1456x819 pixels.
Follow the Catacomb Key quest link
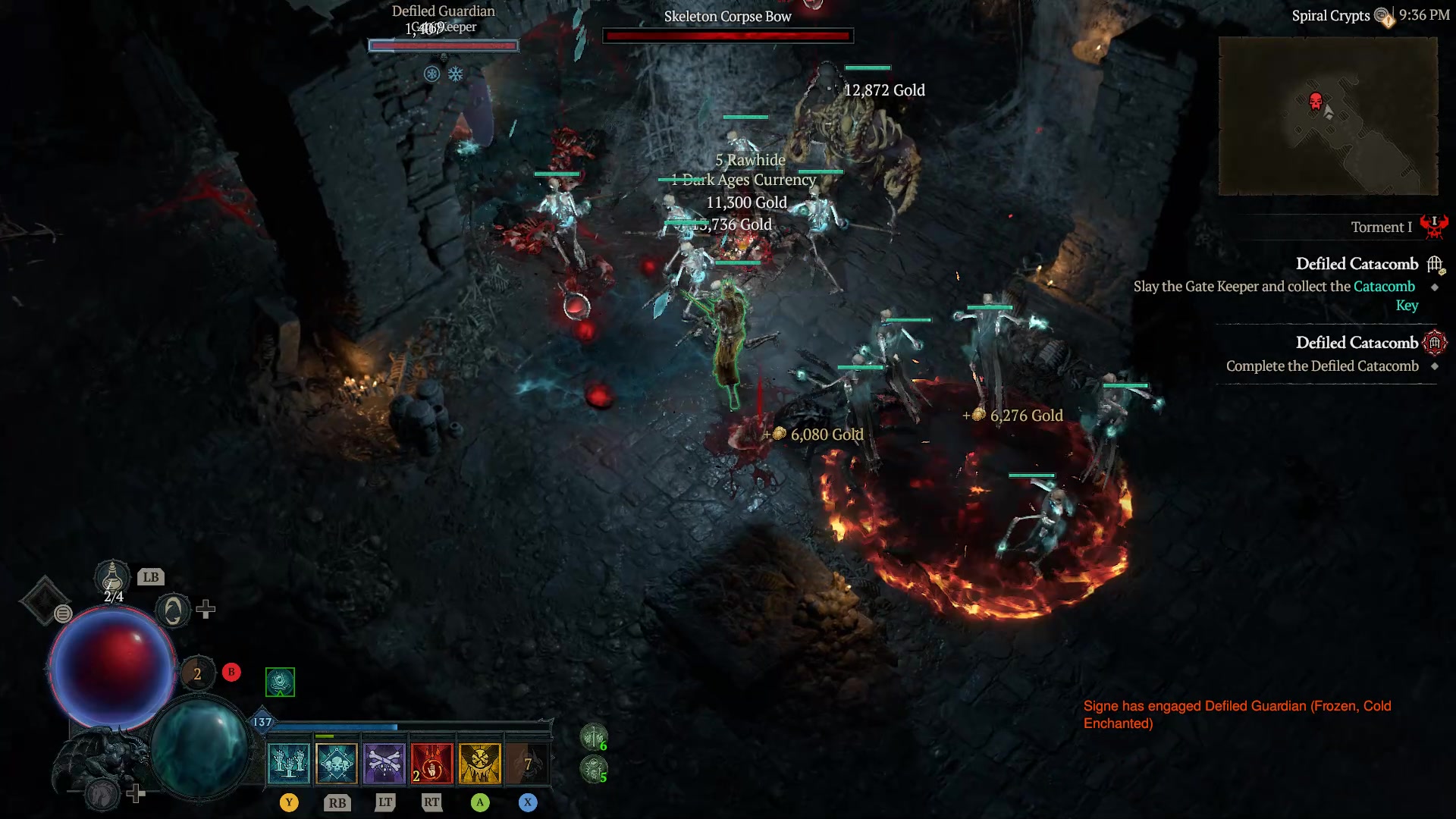pos(1385,287)
